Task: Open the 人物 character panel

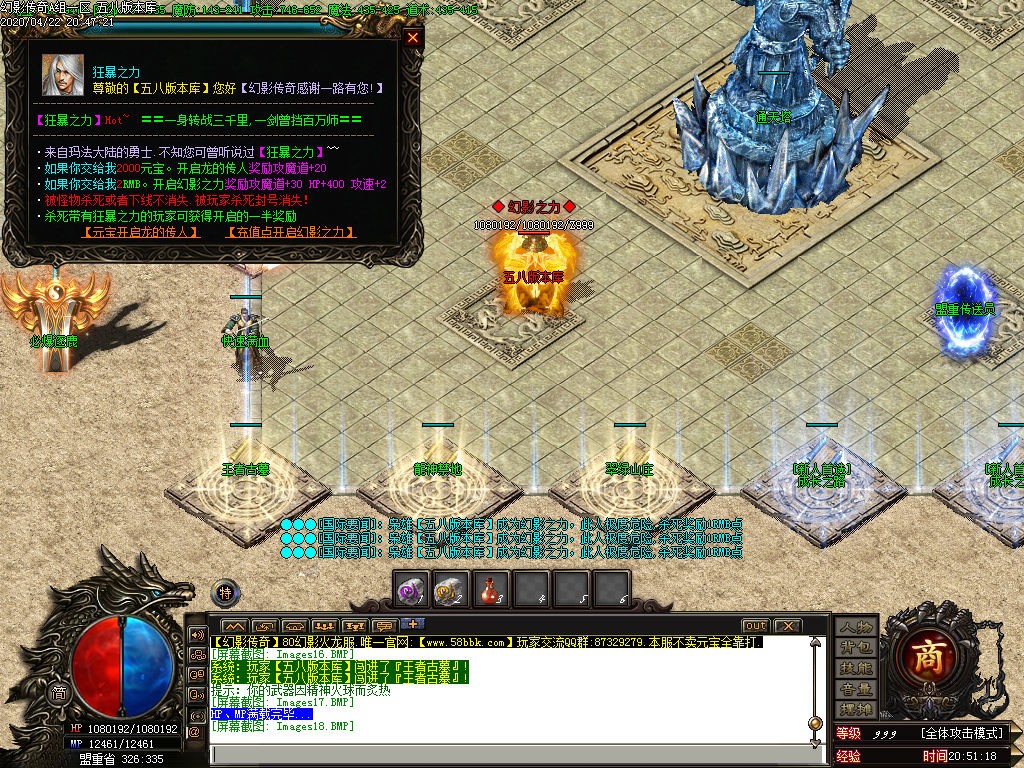Action: coord(857,627)
